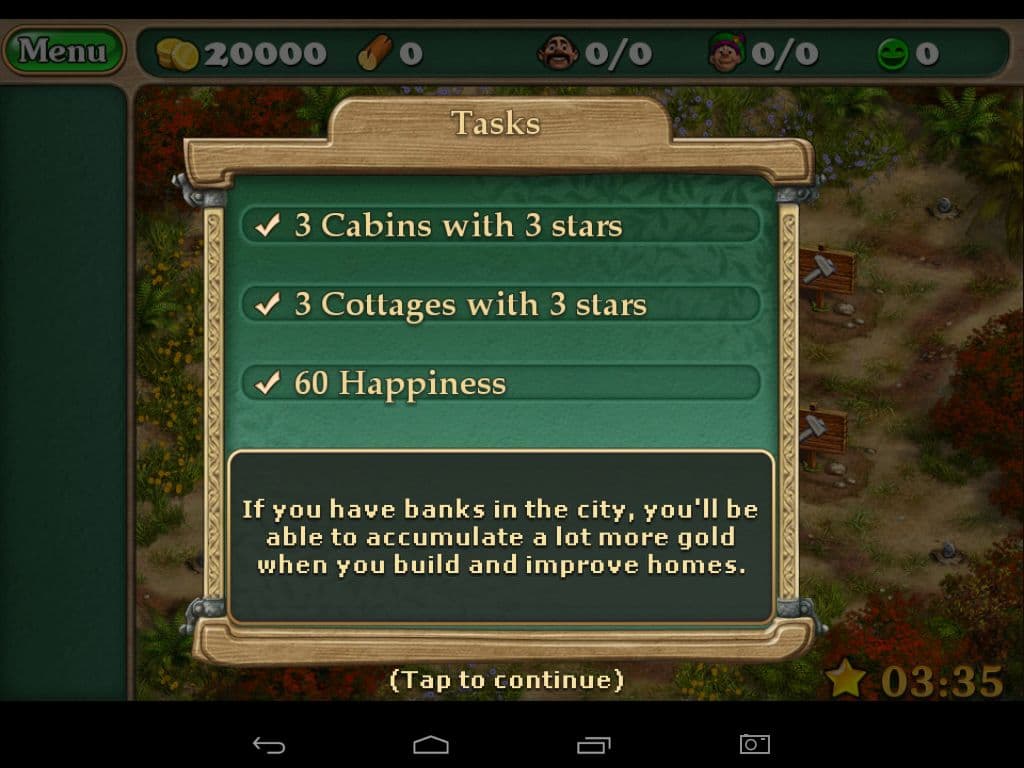The image size is (1024, 768).
Task: Take a screenshot with the camera icon
Action: point(754,744)
